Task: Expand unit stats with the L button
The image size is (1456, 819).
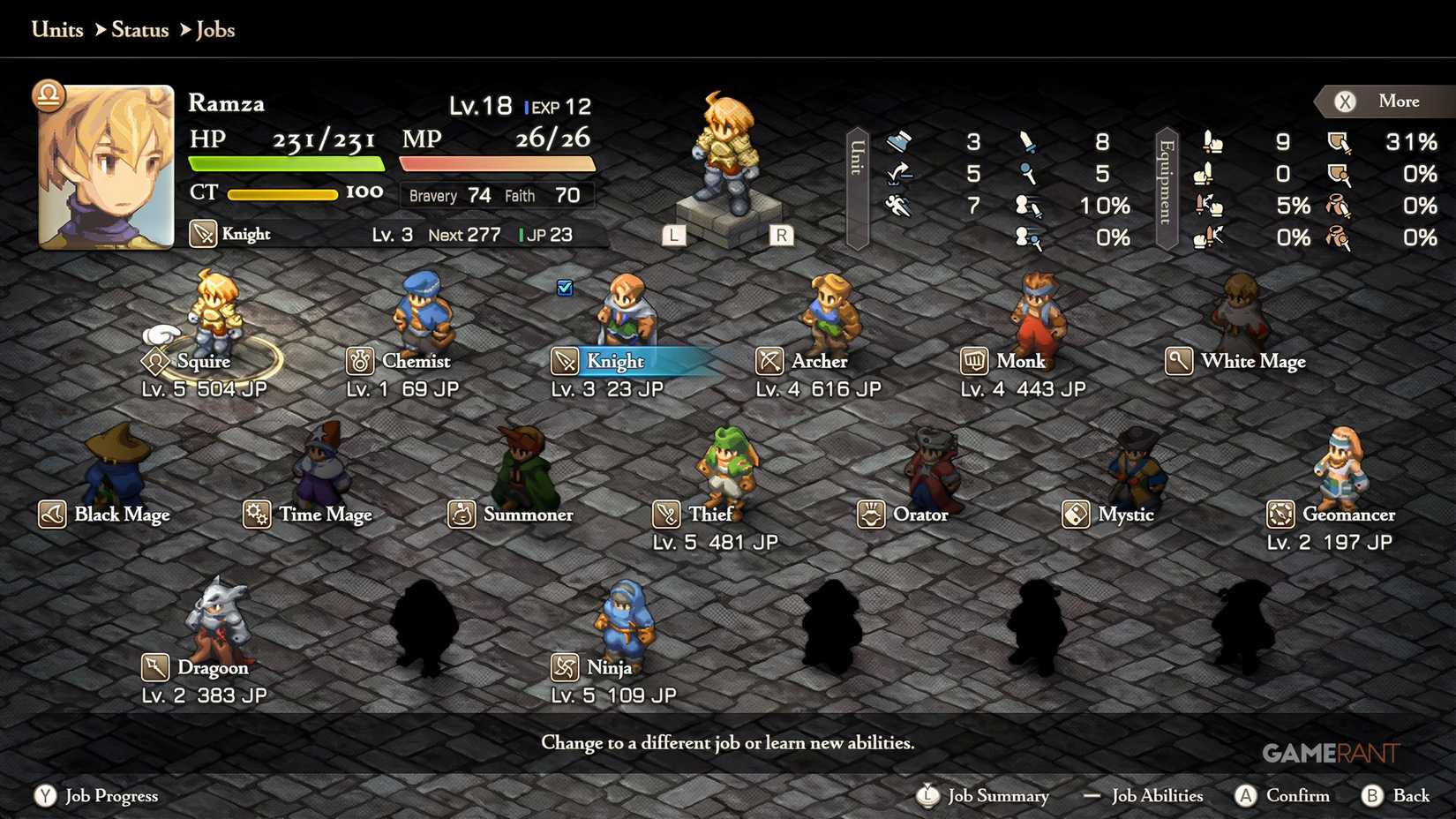Action: click(x=675, y=236)
